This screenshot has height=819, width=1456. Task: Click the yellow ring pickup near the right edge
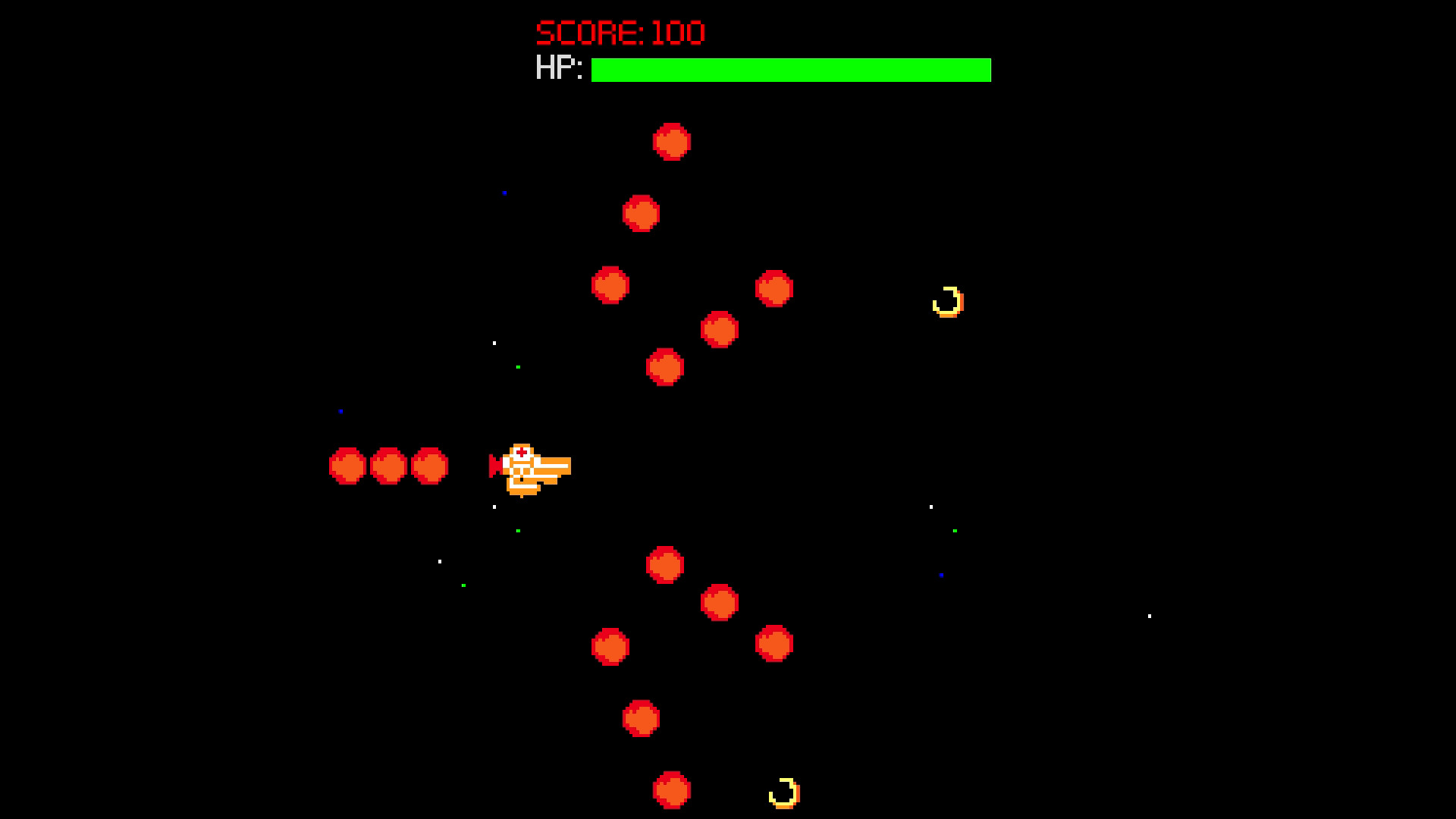(948, 301)
